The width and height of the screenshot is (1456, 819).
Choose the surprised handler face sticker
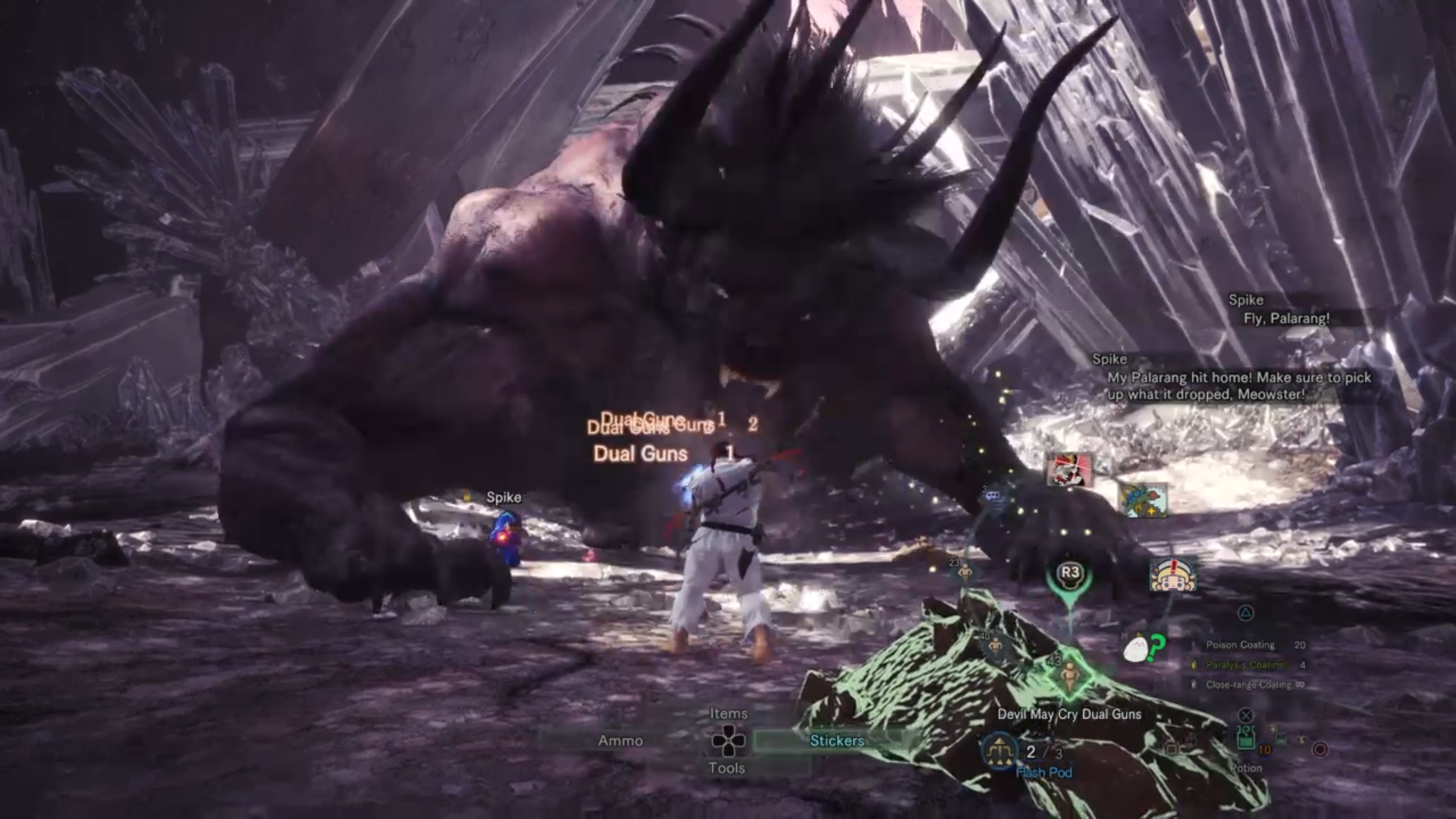pos(1172,576)
